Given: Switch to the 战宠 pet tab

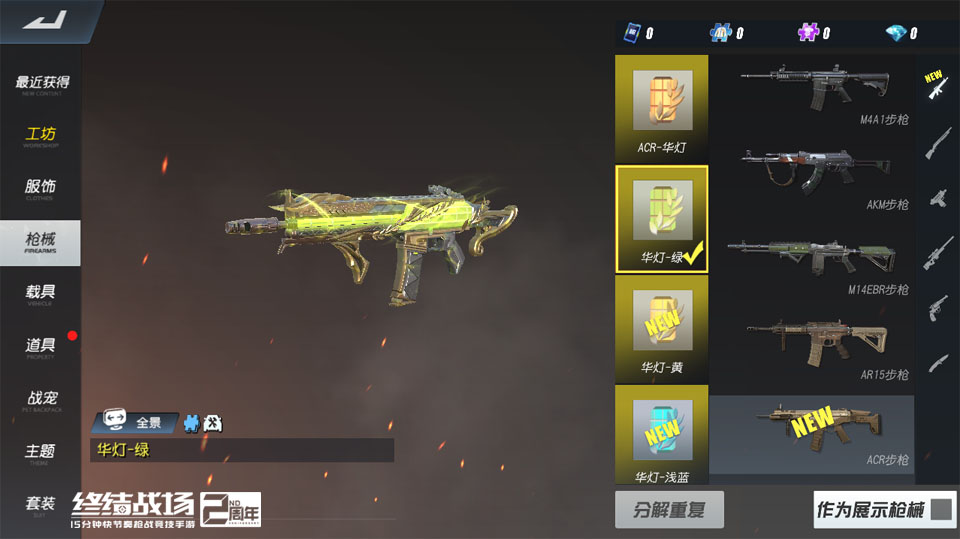Looking at the screenshot, I should [42, 400].
